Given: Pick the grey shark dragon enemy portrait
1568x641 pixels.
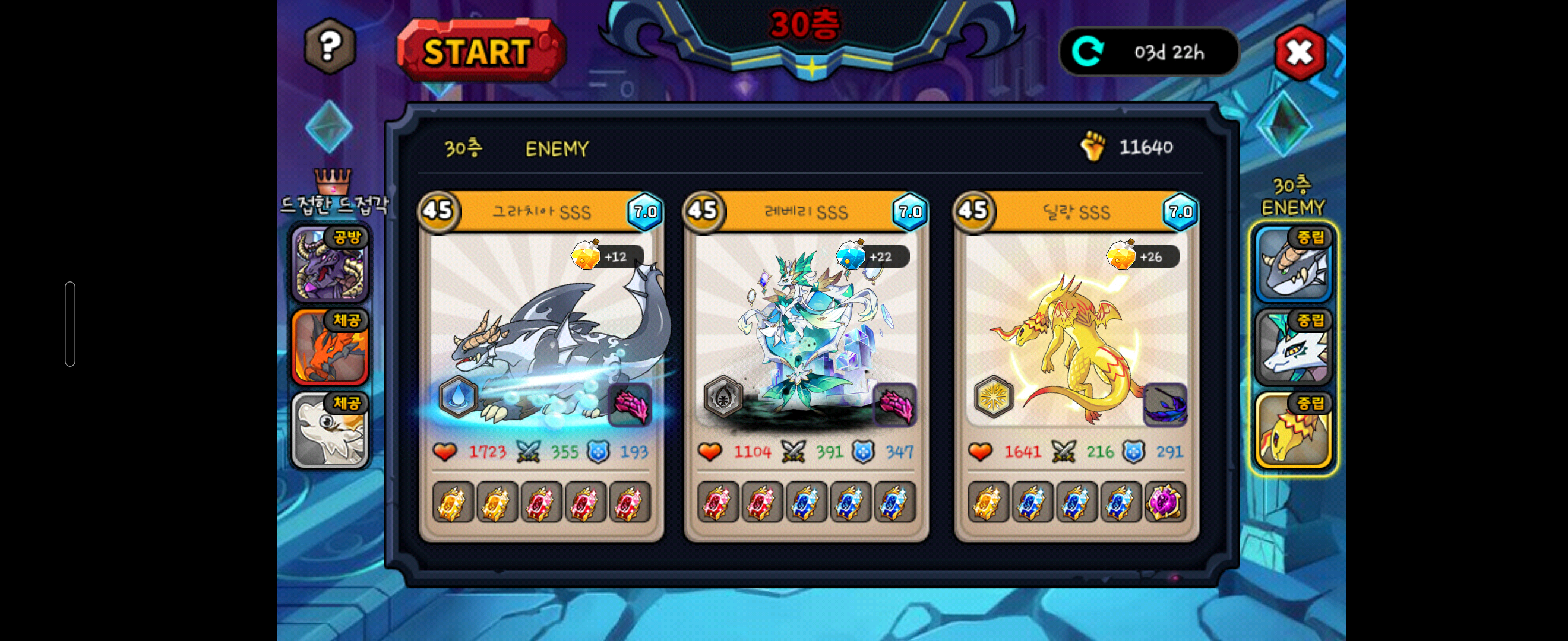Looking at the screenshot, I should point(1292,265).
